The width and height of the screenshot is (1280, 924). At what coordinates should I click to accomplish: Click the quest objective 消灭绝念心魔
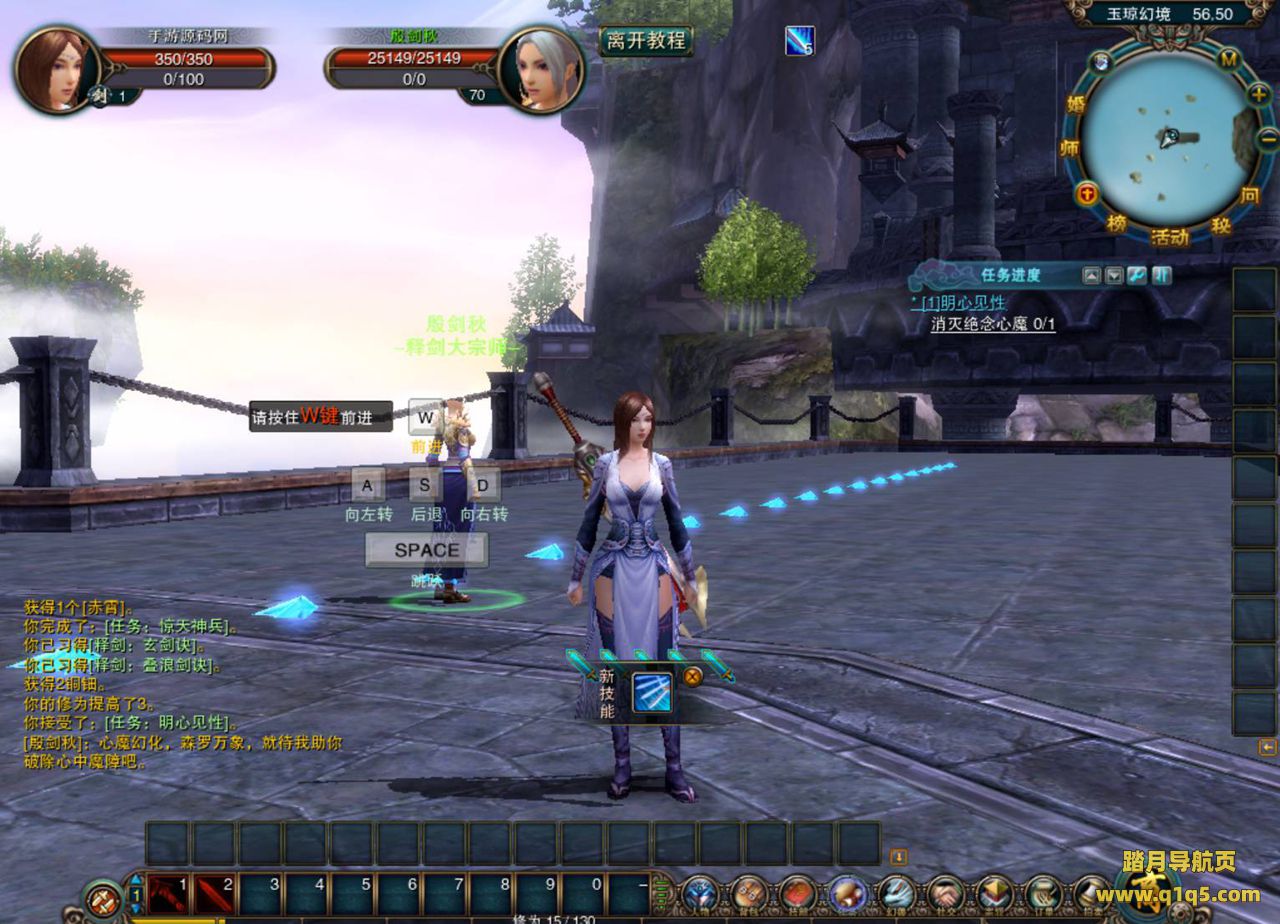(992, 324)
